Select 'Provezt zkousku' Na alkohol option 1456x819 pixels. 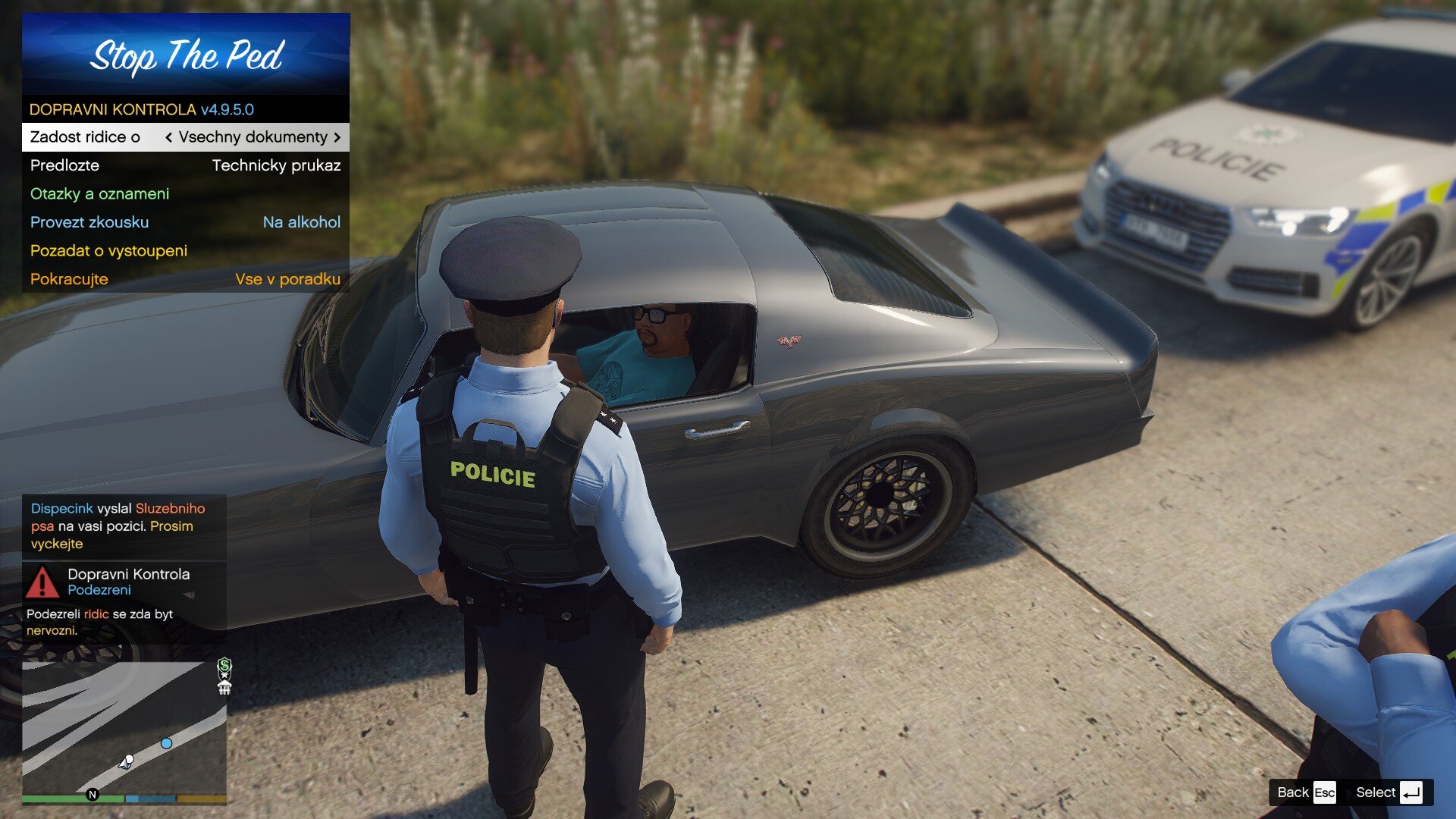185,222
